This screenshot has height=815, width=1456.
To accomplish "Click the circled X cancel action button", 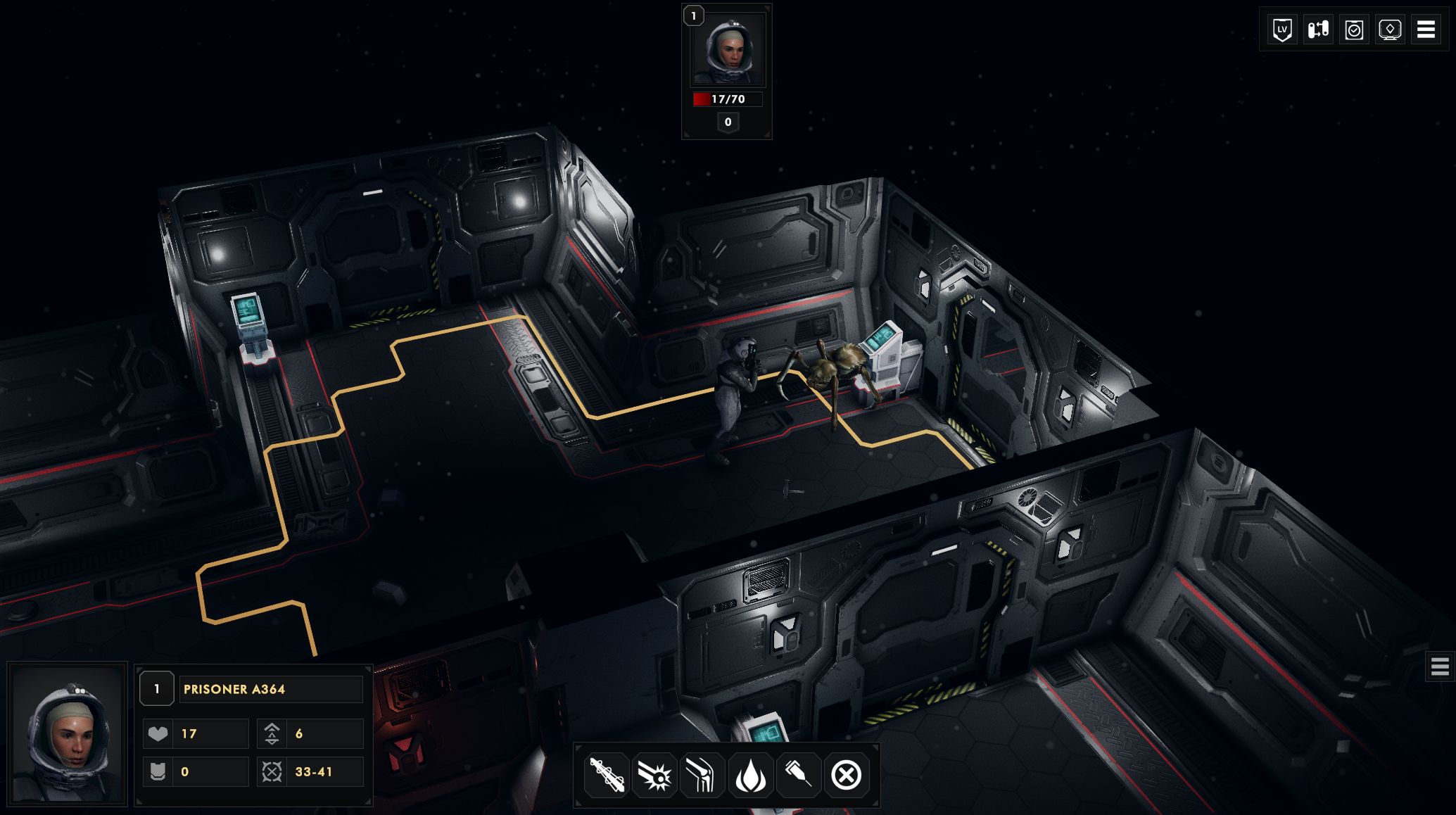I will click(846, 776).
